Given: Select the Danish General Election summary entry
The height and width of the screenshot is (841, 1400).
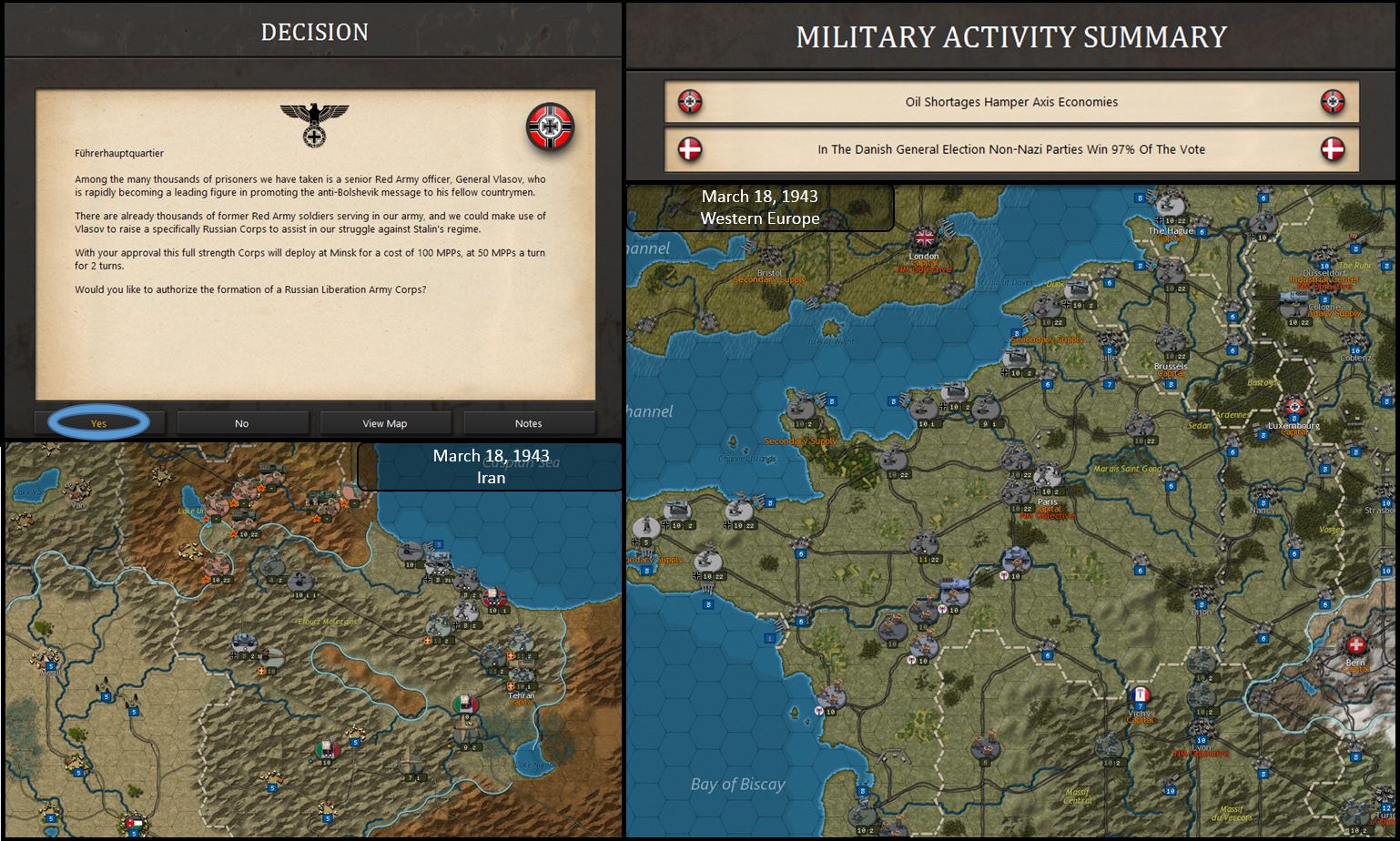Looking at the screenshot, I should [x=1010, y=149].
